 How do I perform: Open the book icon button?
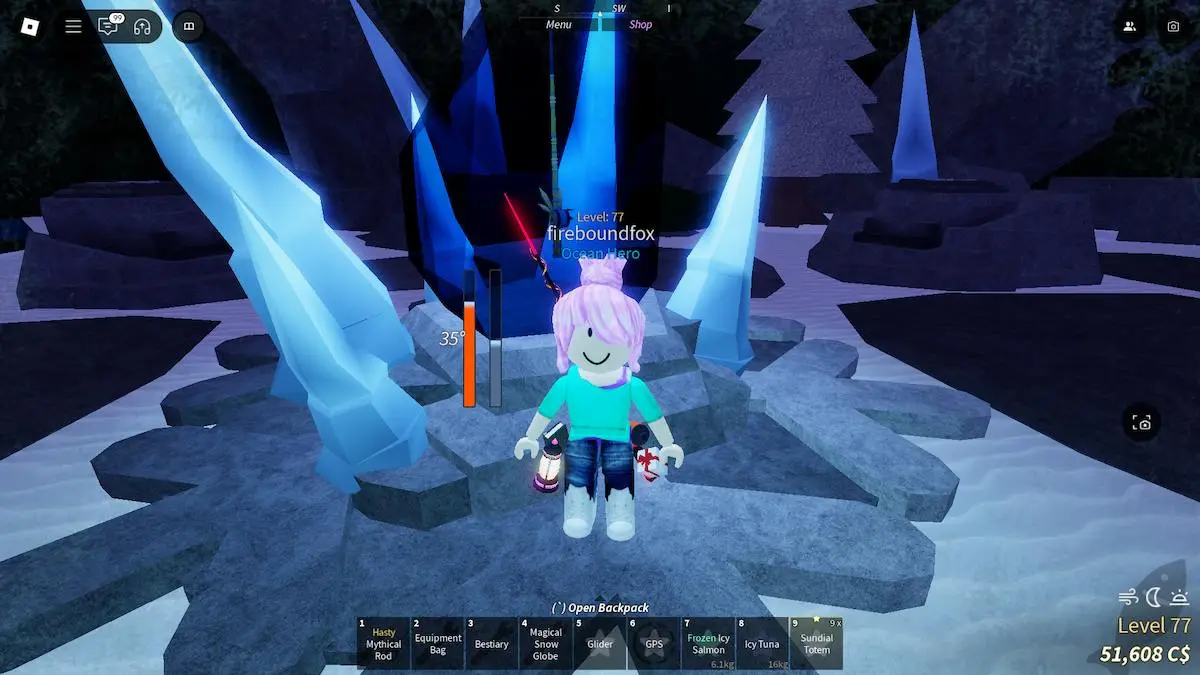tap(188, 26)
